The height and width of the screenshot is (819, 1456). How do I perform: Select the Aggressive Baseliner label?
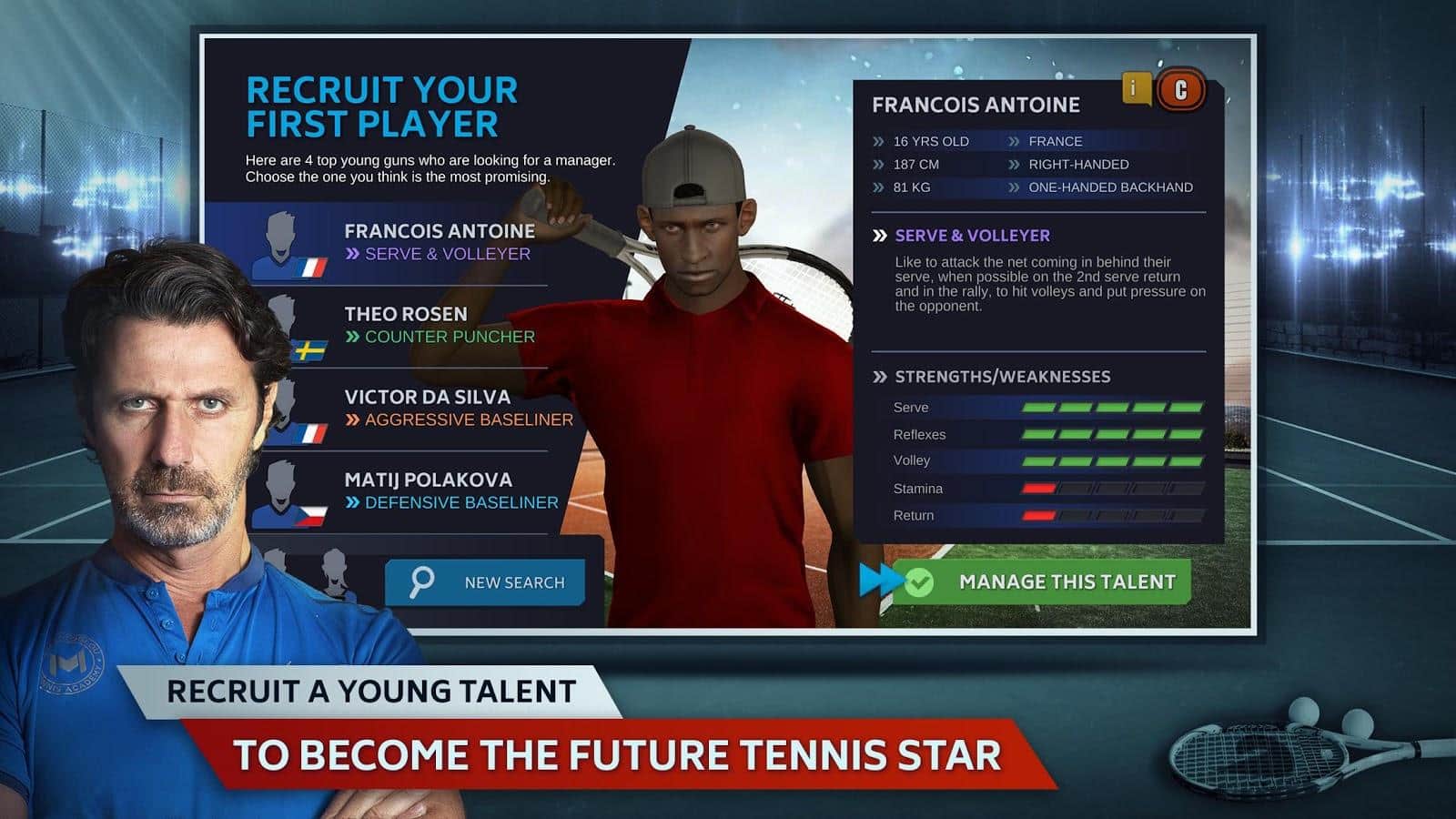[x=460, y=420]
